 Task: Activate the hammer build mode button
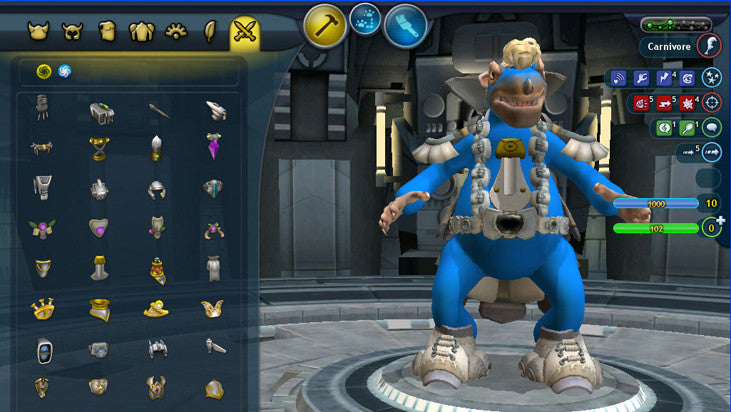click(x=325, y=26)
